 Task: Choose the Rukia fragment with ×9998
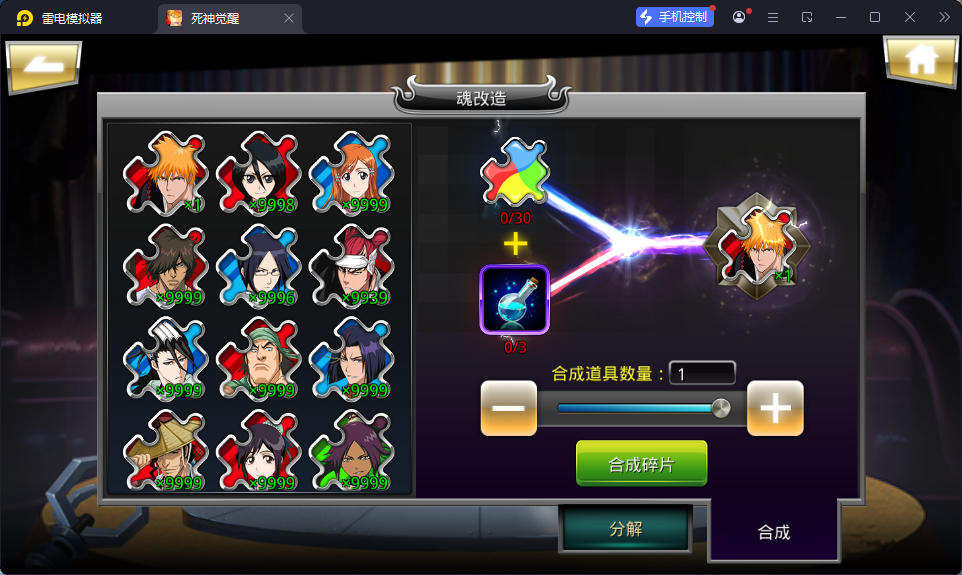coord(259,174)
